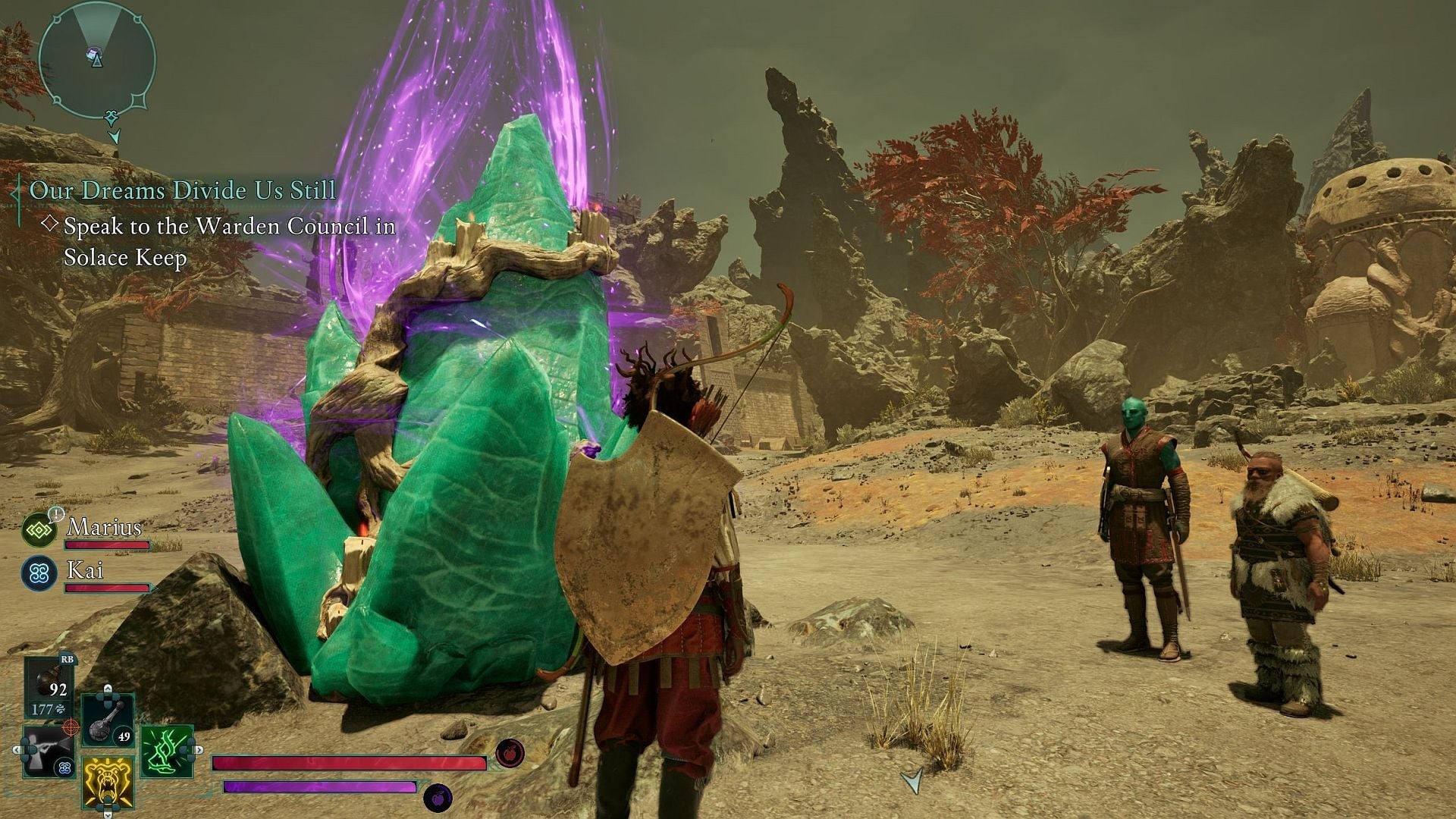This screenshot has width=1456, height=819.
Task: Activate the yellow roaring bear ability
Action: 108,782
